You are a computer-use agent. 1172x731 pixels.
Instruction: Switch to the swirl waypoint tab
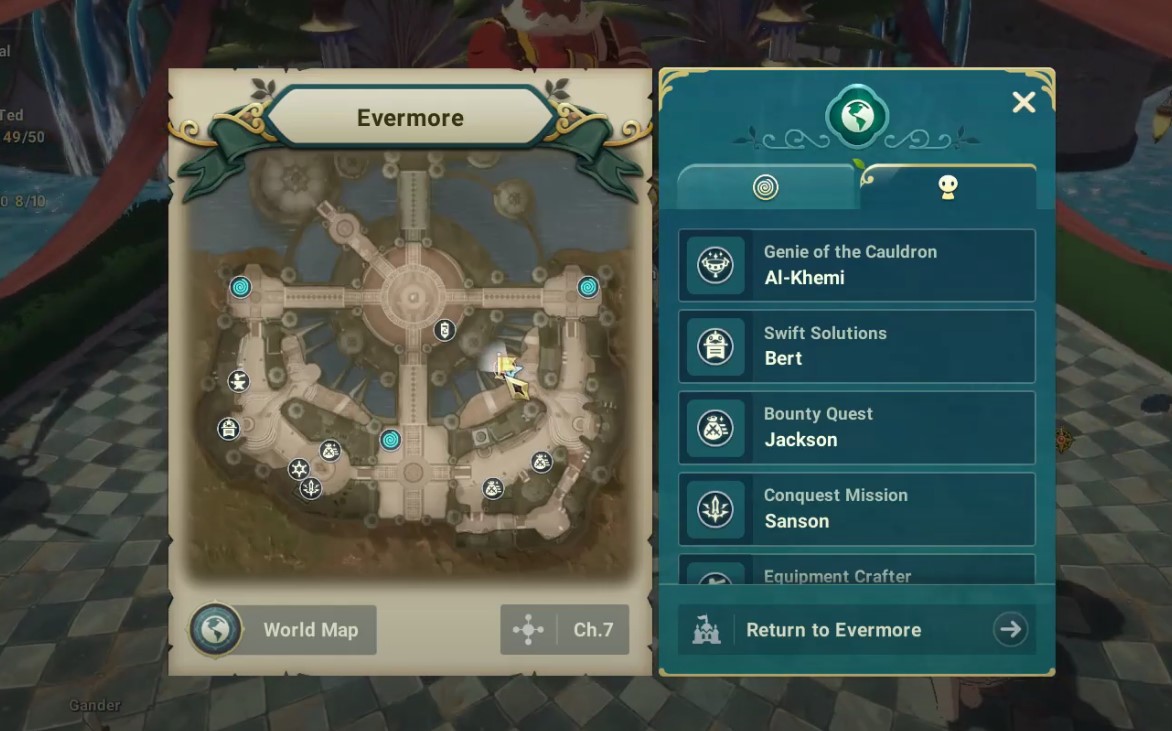click(x=766, y=188)
